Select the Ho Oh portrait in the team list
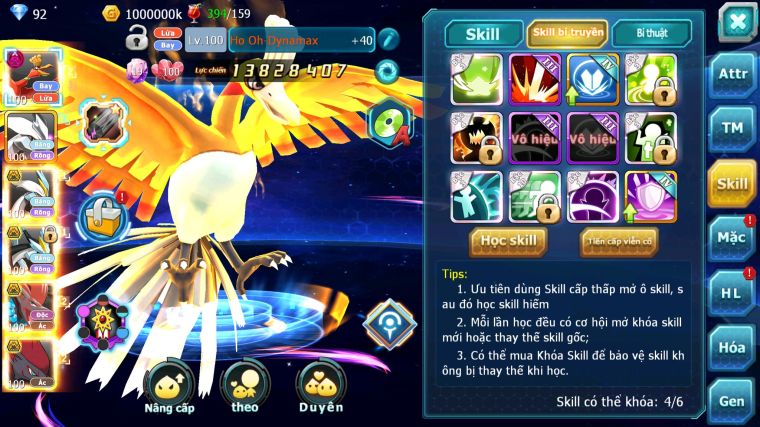The height and width of the screenshot is (427, 760). point(26,76)
